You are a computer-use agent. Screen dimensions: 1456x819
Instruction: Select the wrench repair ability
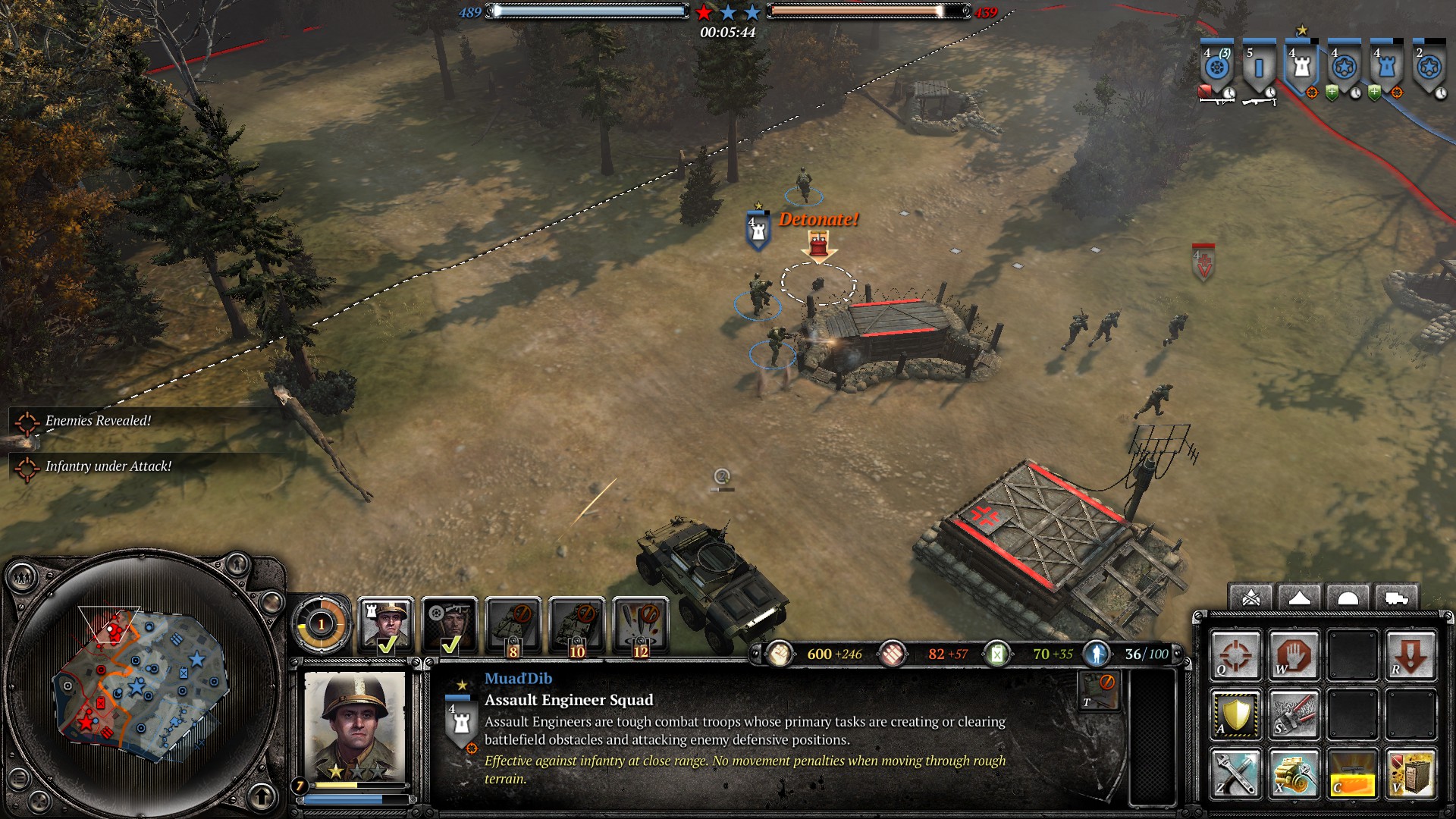point(1235,773)
